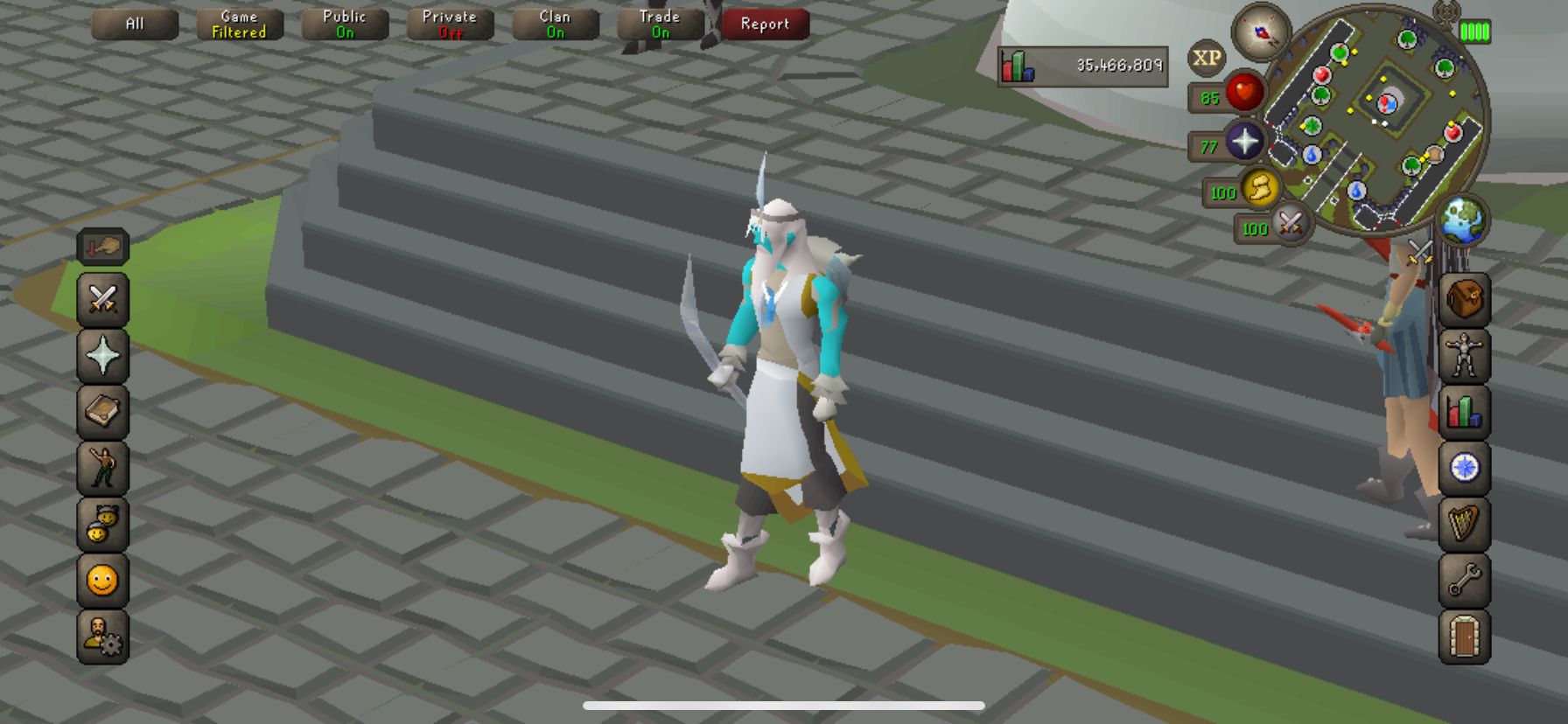The width and height of the screenshot is (1568, 724).
Task: Toggle Trade chat off
Action: tap(660, 24)
